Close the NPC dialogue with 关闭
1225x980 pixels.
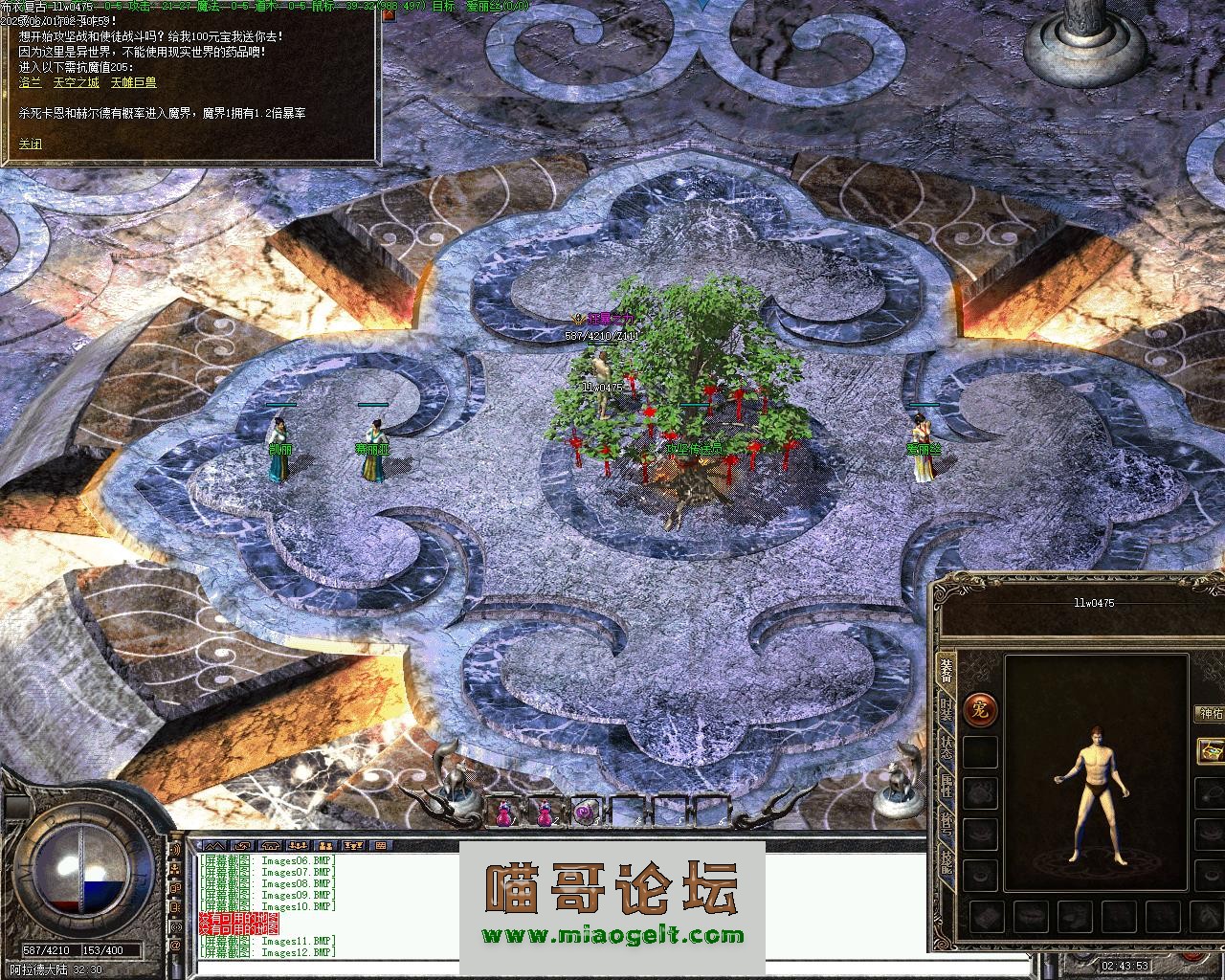pos(31,145)
